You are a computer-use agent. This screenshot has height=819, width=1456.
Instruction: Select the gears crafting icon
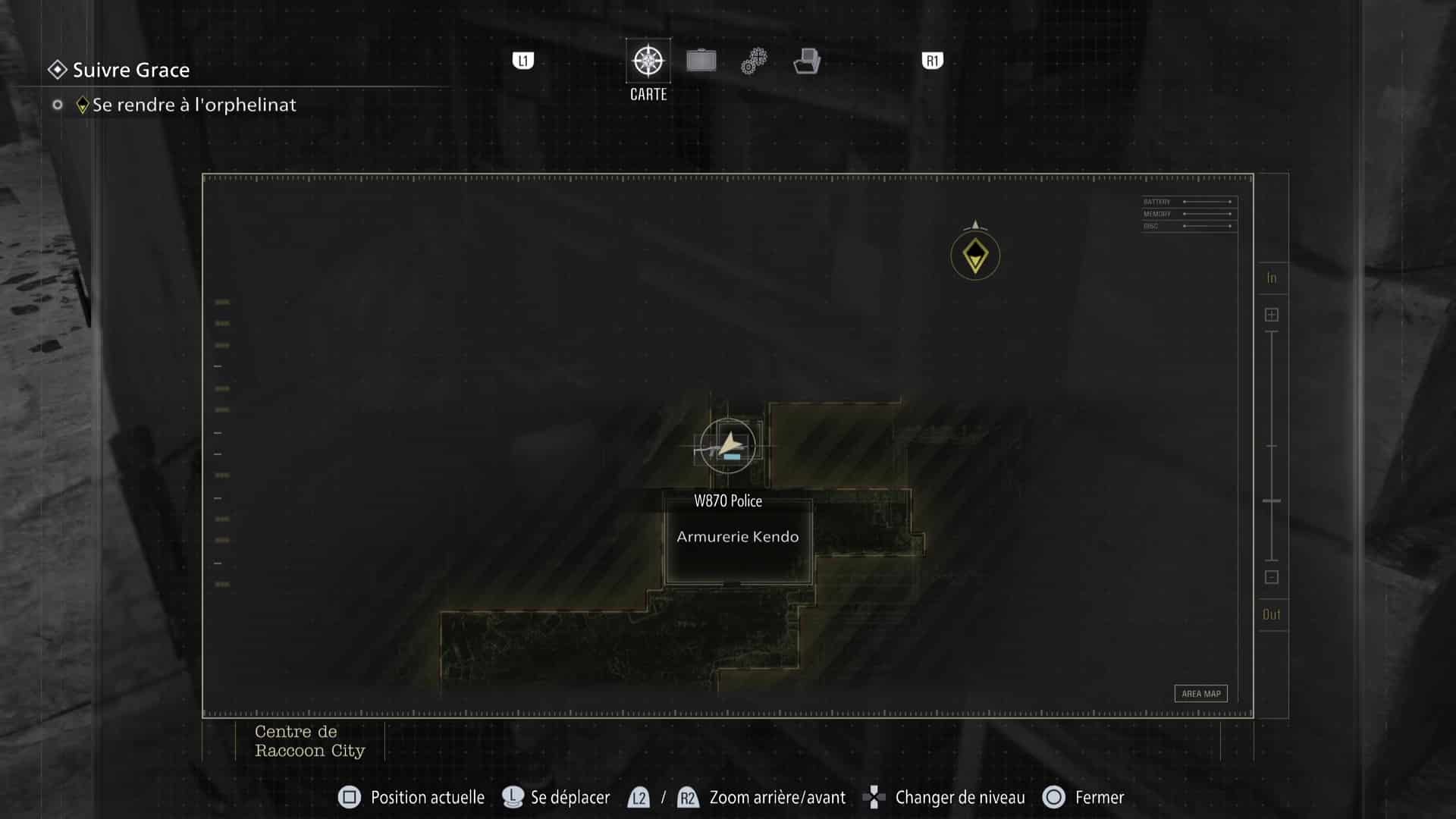(x=753, y=60)
